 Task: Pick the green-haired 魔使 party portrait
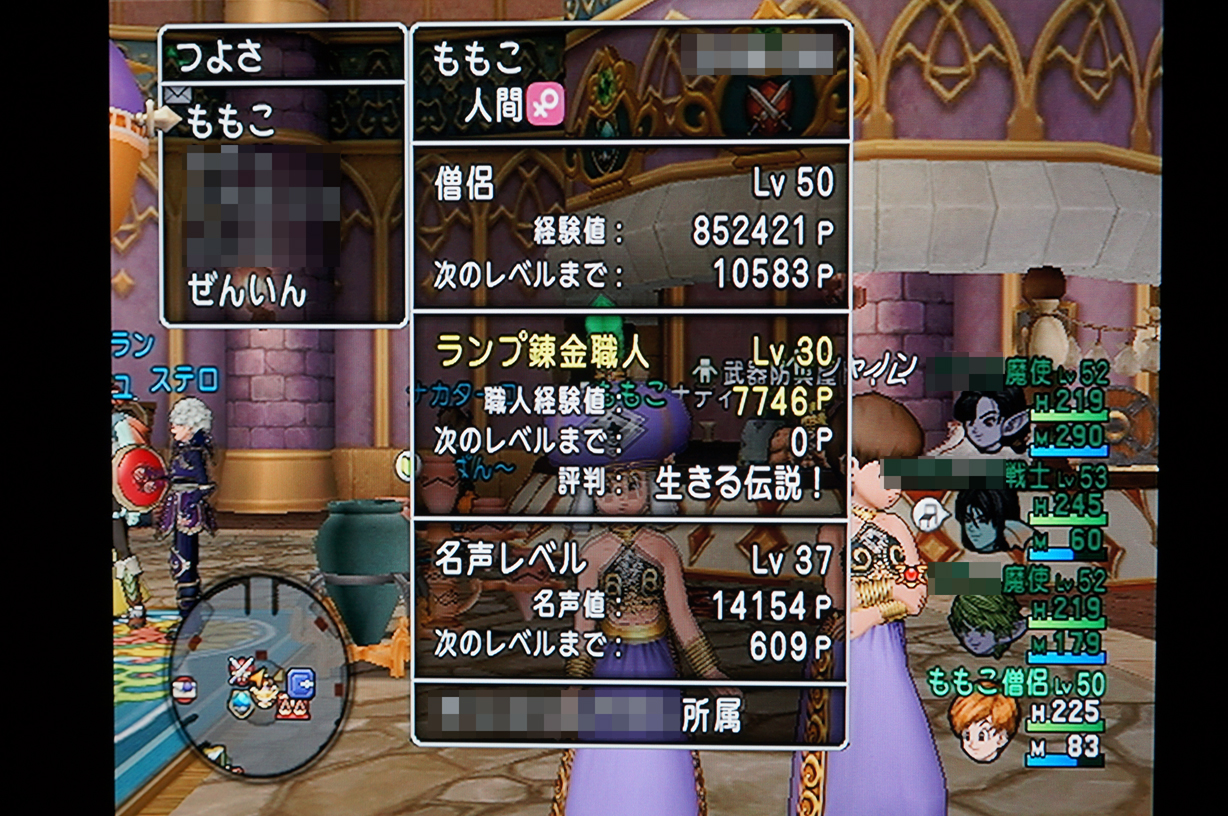(x=984, y=623)
